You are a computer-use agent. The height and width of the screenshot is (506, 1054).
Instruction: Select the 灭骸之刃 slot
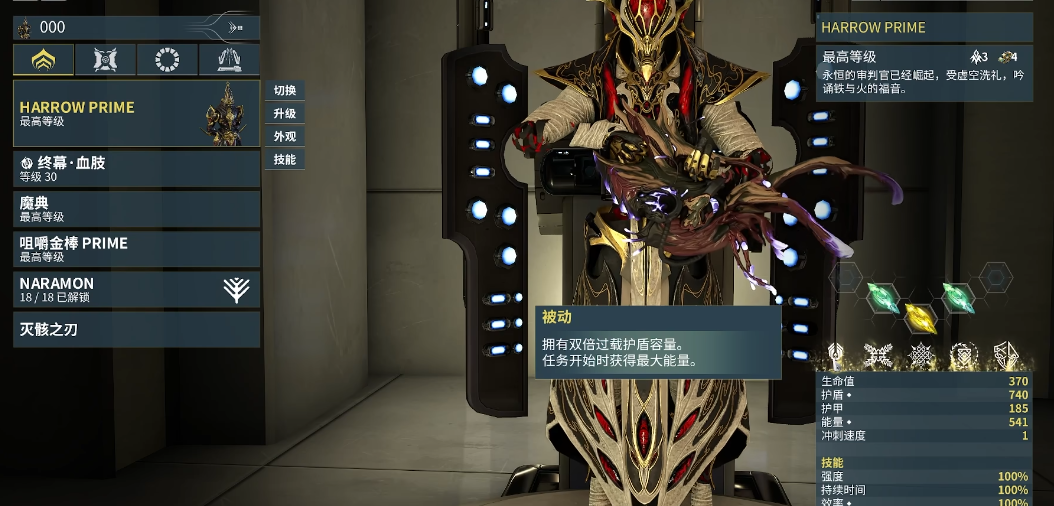pos(136,329)
